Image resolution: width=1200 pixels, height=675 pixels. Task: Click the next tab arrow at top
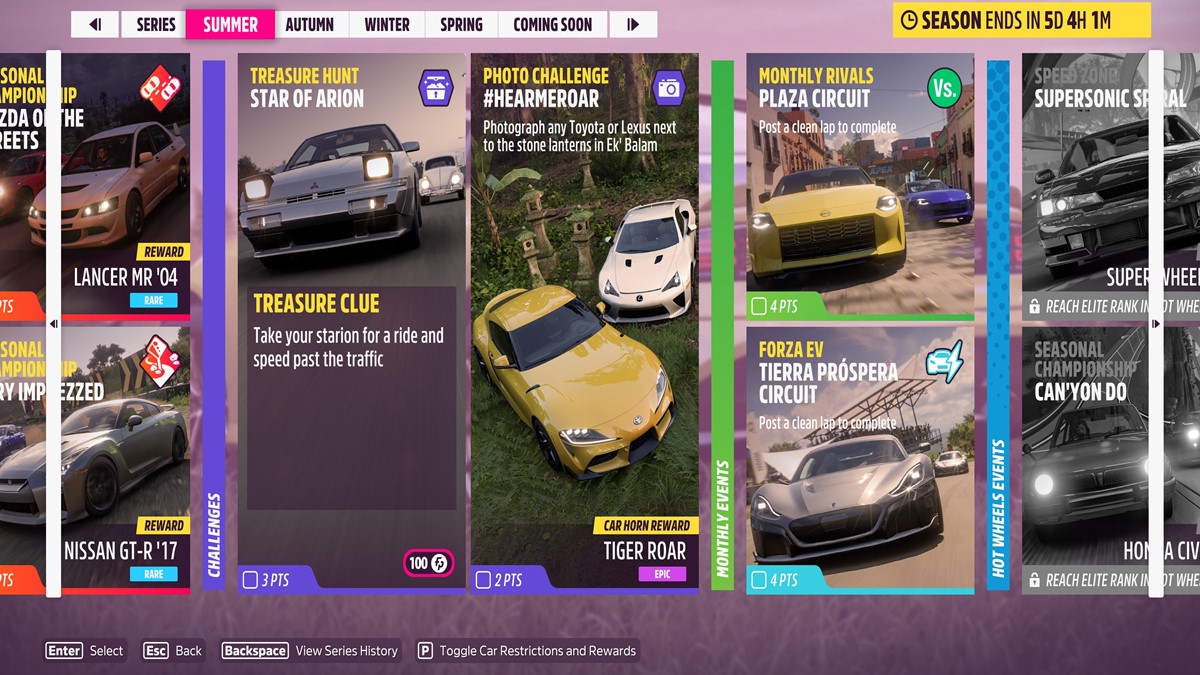point(633,24)
